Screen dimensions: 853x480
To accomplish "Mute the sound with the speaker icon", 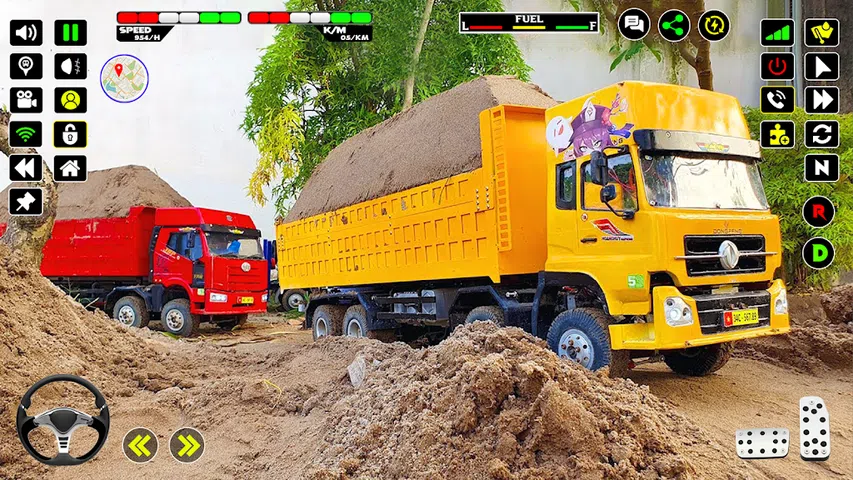I will 26,33.
